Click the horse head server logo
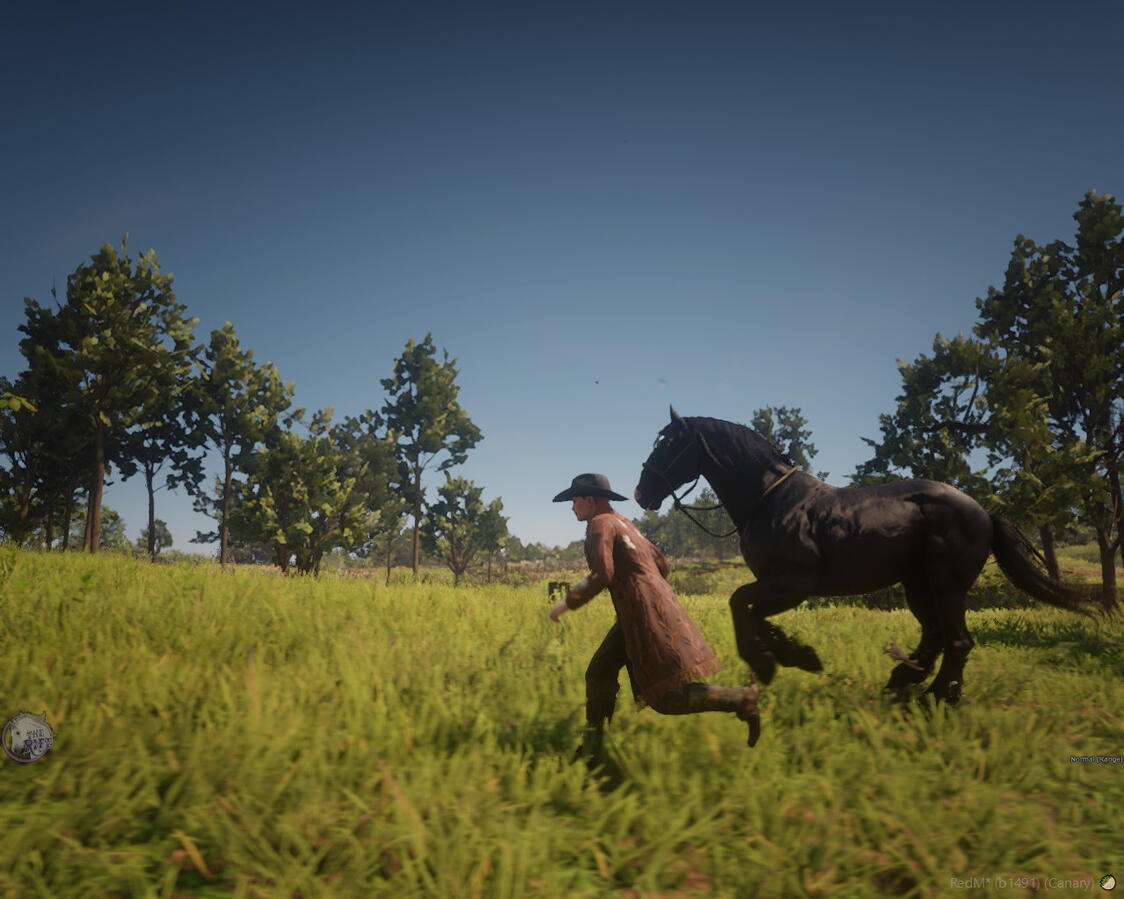The width and height of the screenshot is (1124, 899). coord(27,738)
